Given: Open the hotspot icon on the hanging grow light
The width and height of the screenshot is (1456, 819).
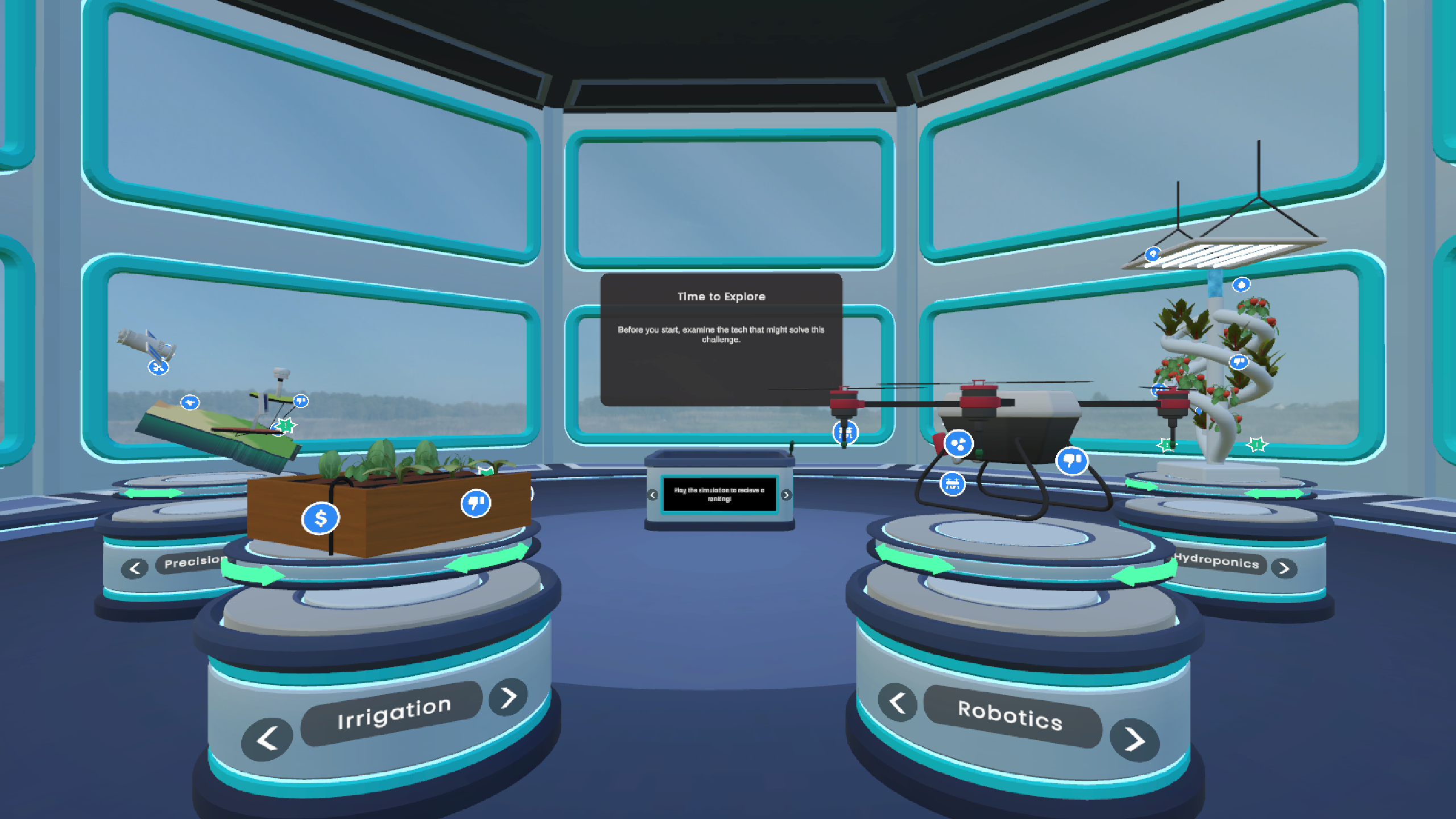Looking at the screenshot, I should click(1153, 255).
